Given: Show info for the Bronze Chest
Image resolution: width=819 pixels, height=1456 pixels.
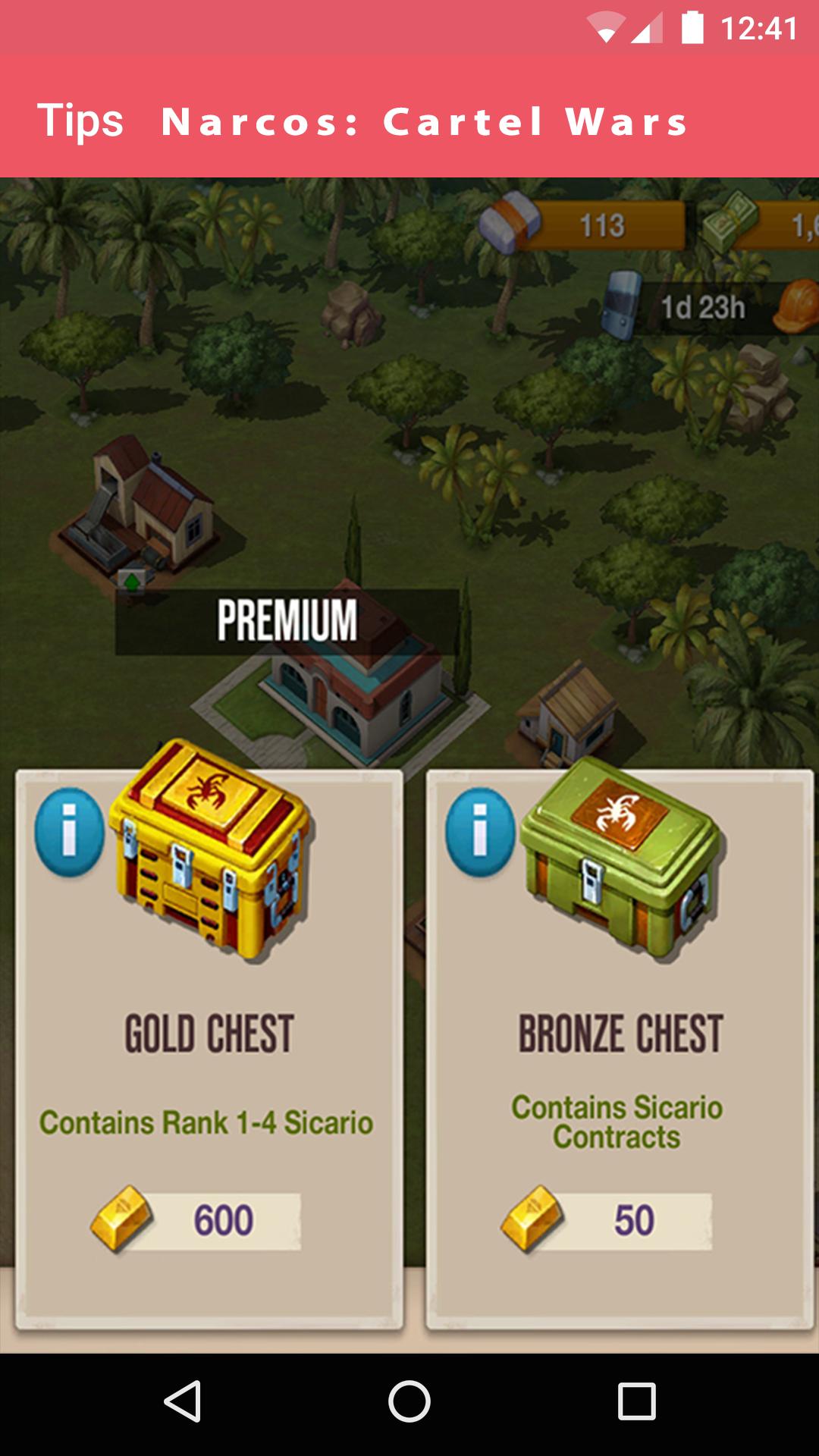Looking at the screenshot, I should [479, 832].
